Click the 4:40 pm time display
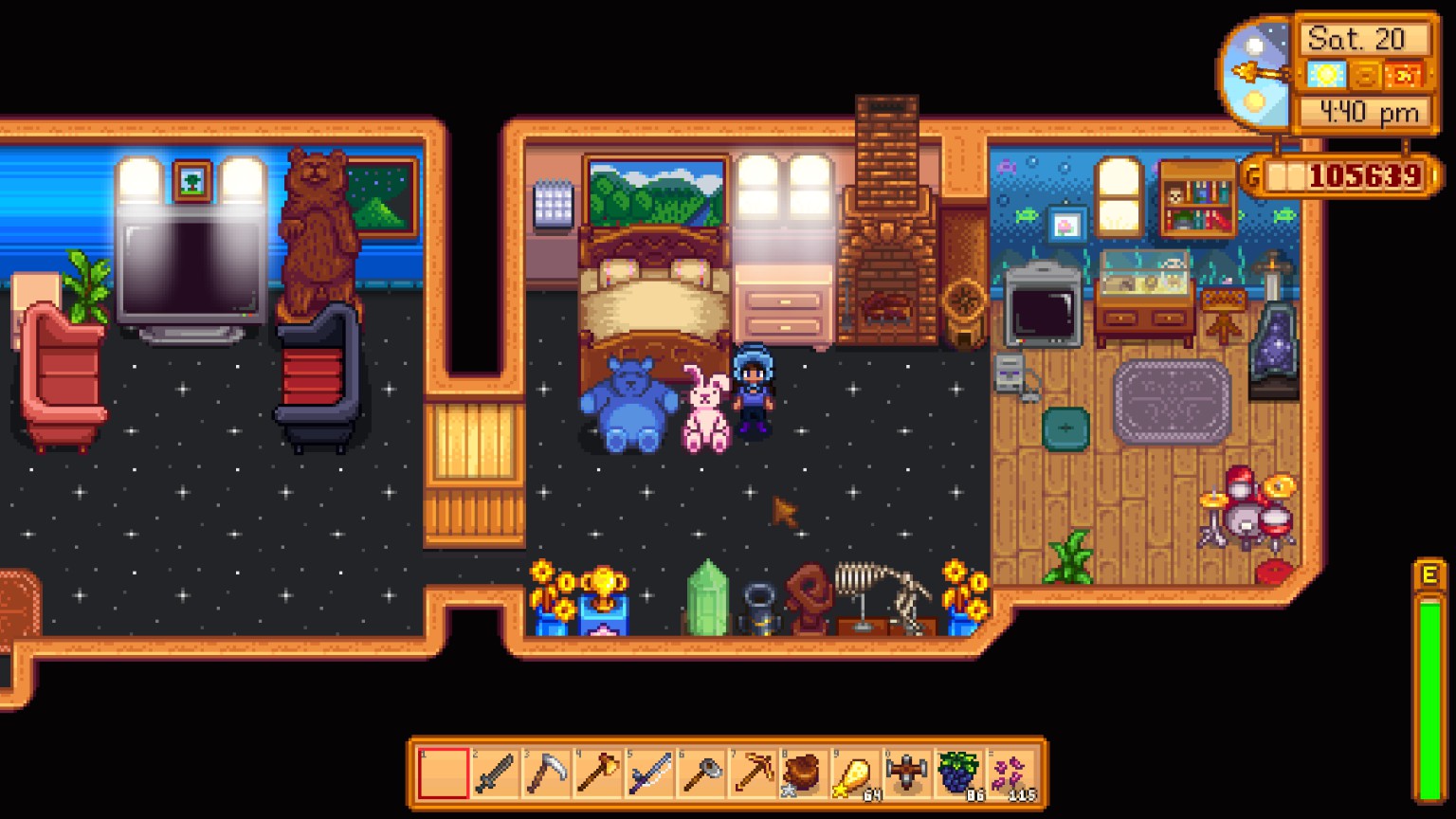 (x=1368, y=112)
